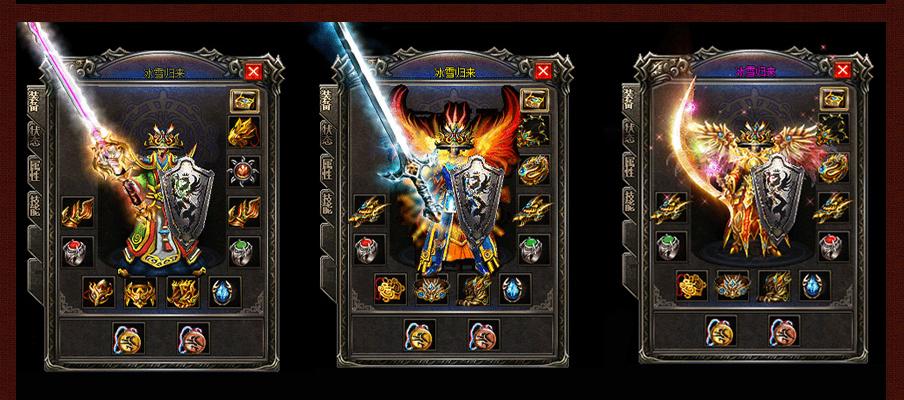Close the panel with the pink sword character
The image size is (904, 400).
253,71
